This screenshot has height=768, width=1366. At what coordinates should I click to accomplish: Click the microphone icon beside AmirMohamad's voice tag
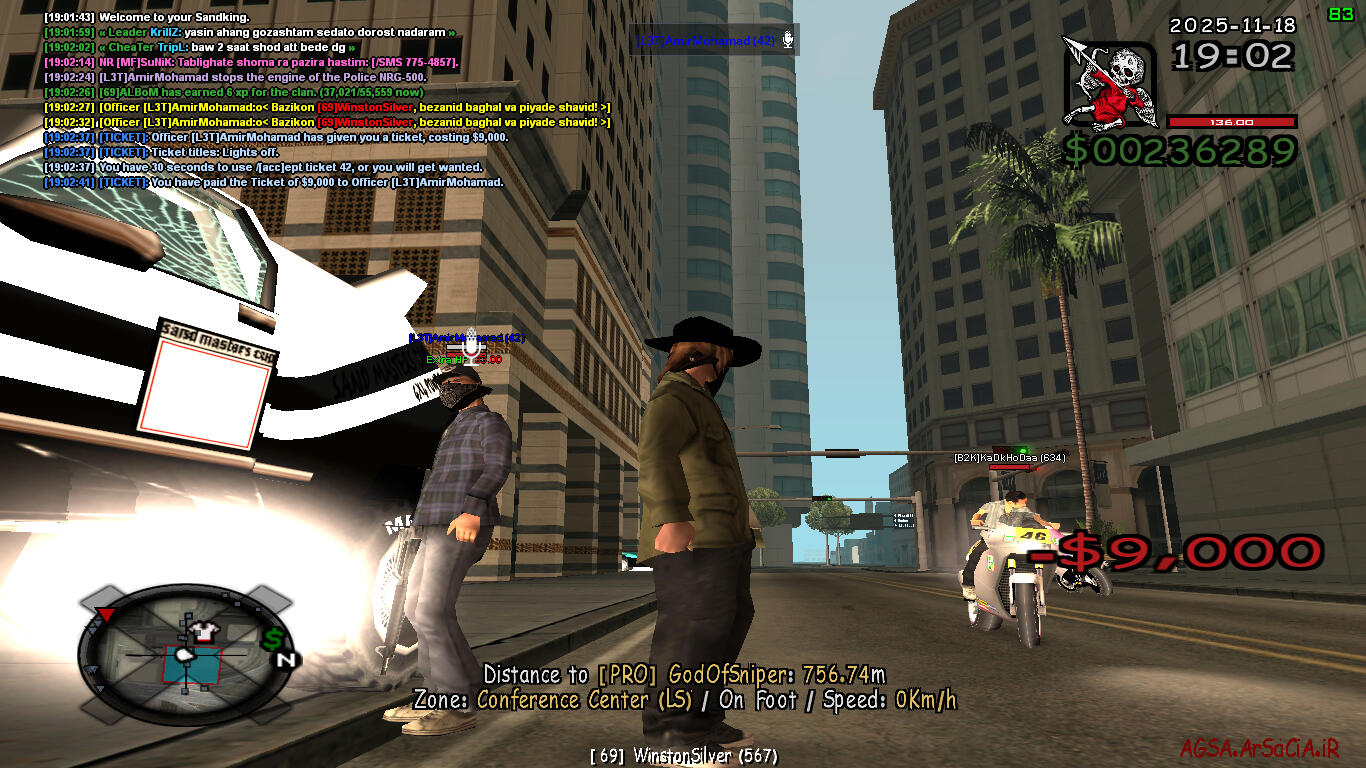(x=788, y=40)
